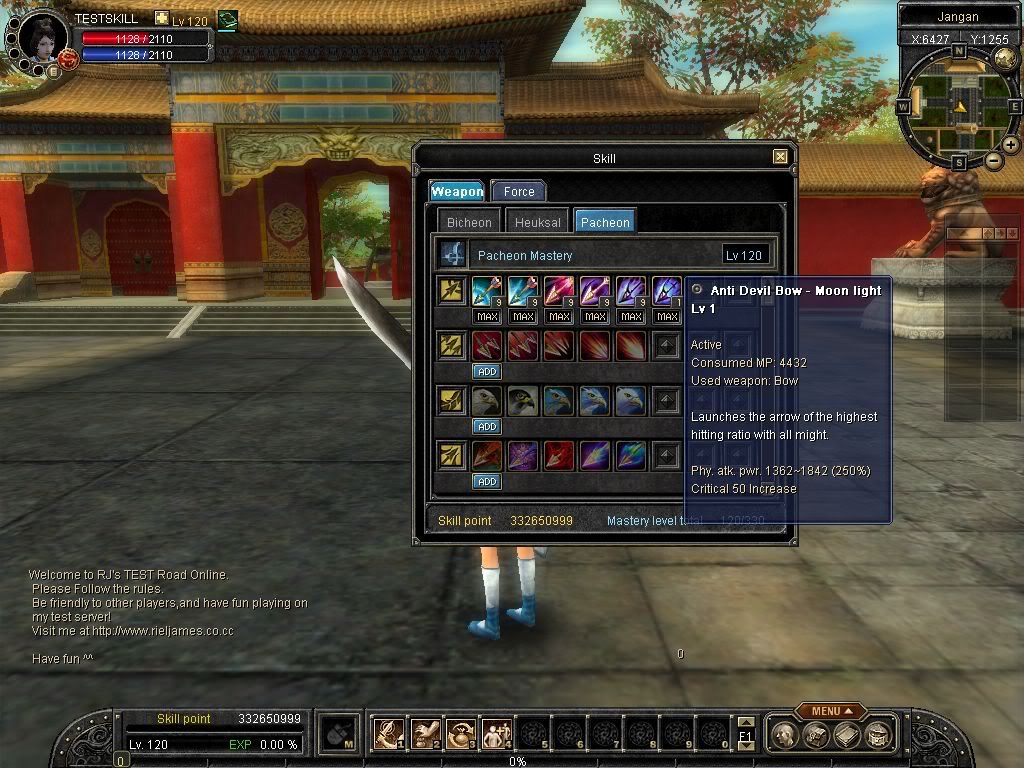Expand the MENU button
The height and width of the screenshot is (768, 1024).
click(x=831, y=711)
